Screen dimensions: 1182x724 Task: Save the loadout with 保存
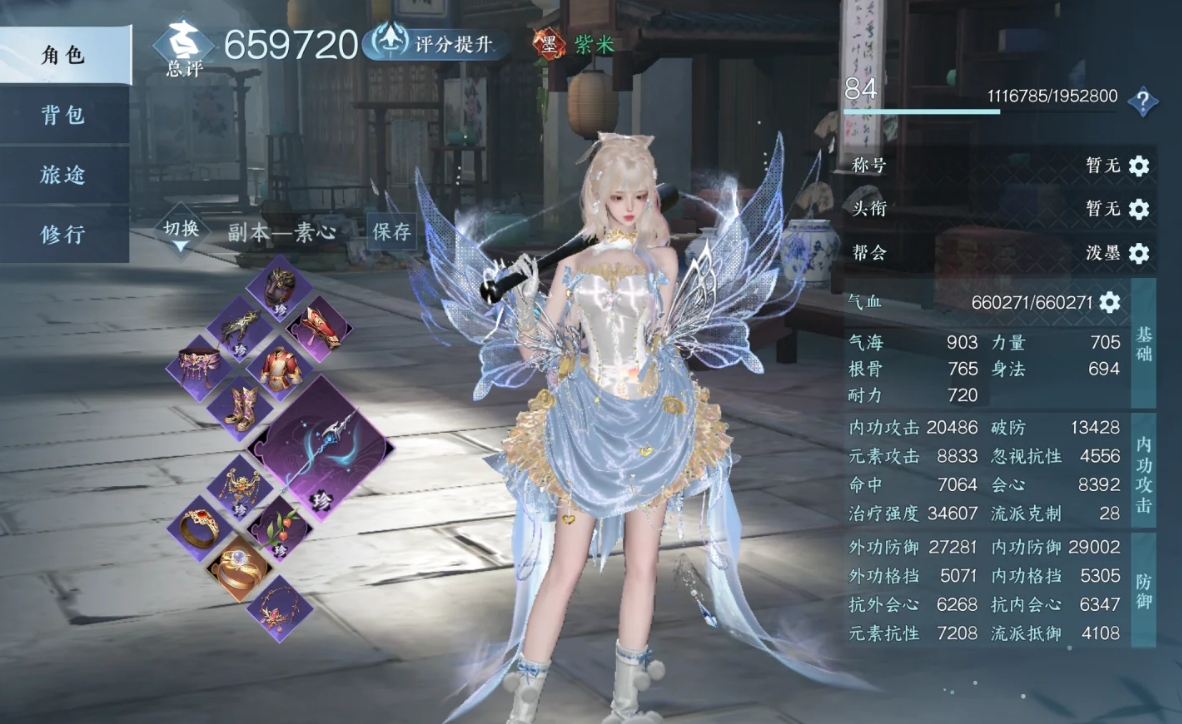(x=391, y=232)
